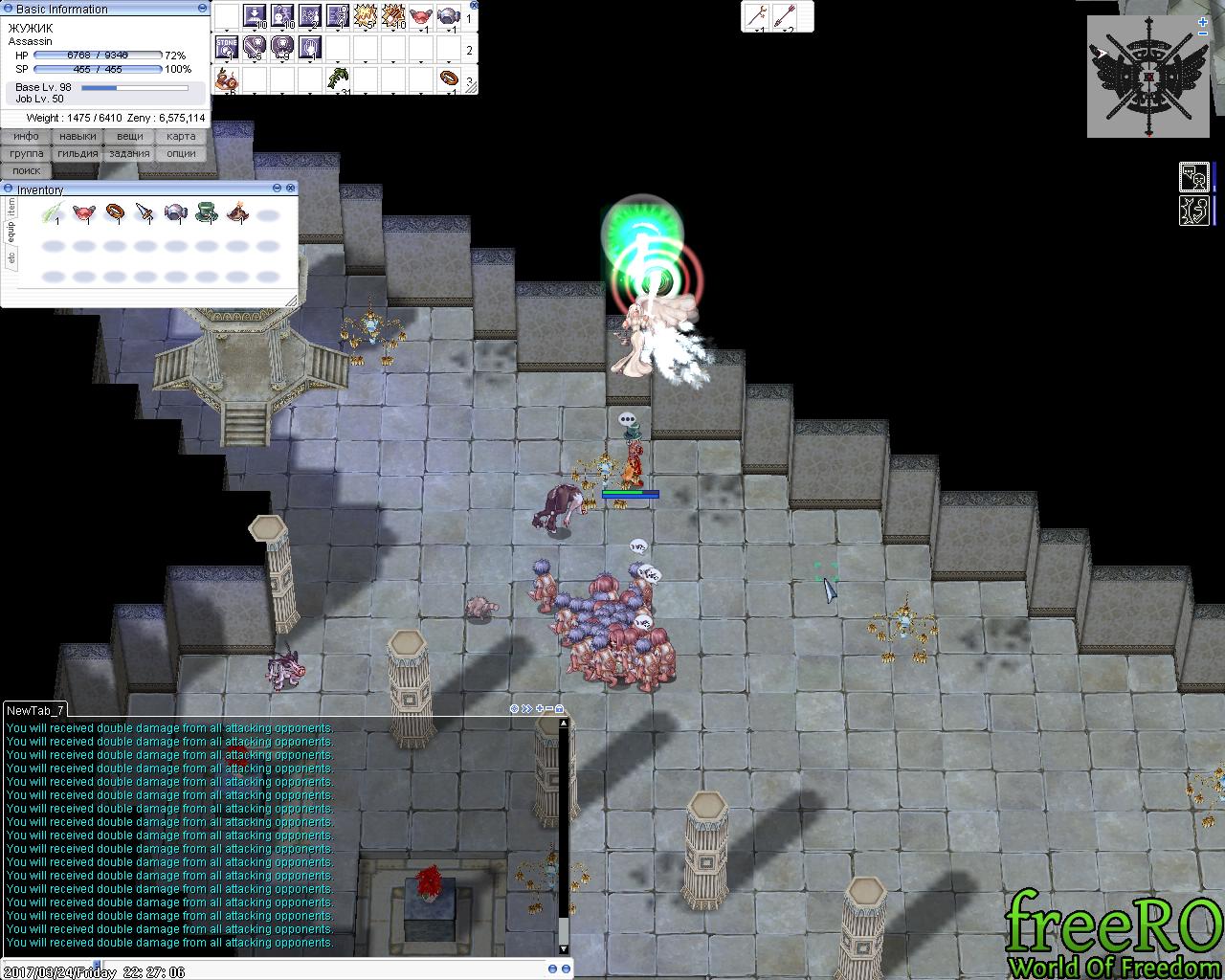
Task: Click the chat message input field
Action: pos(335,969)
